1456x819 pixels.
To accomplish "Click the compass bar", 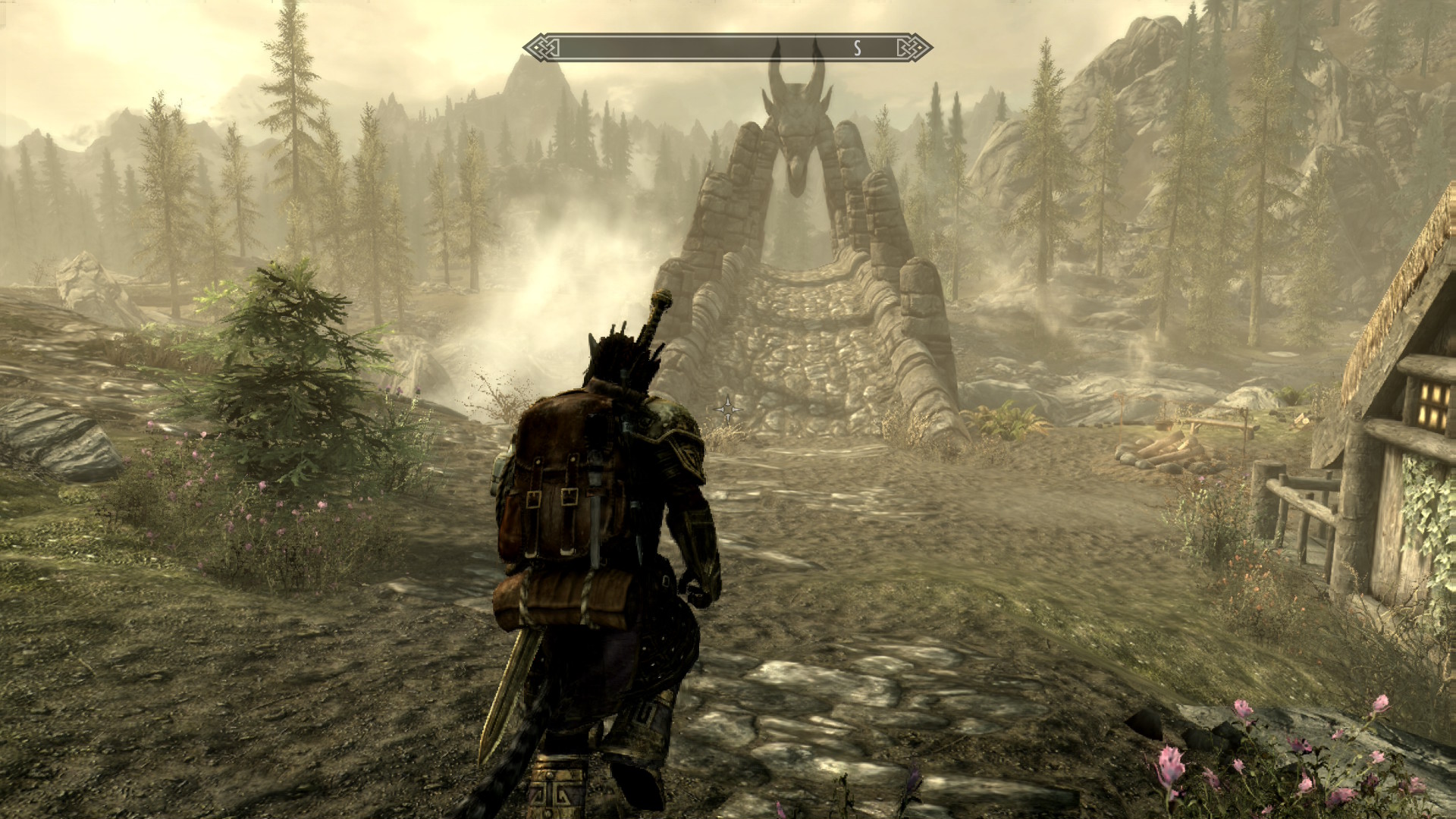I will click(x=726, y=48).
